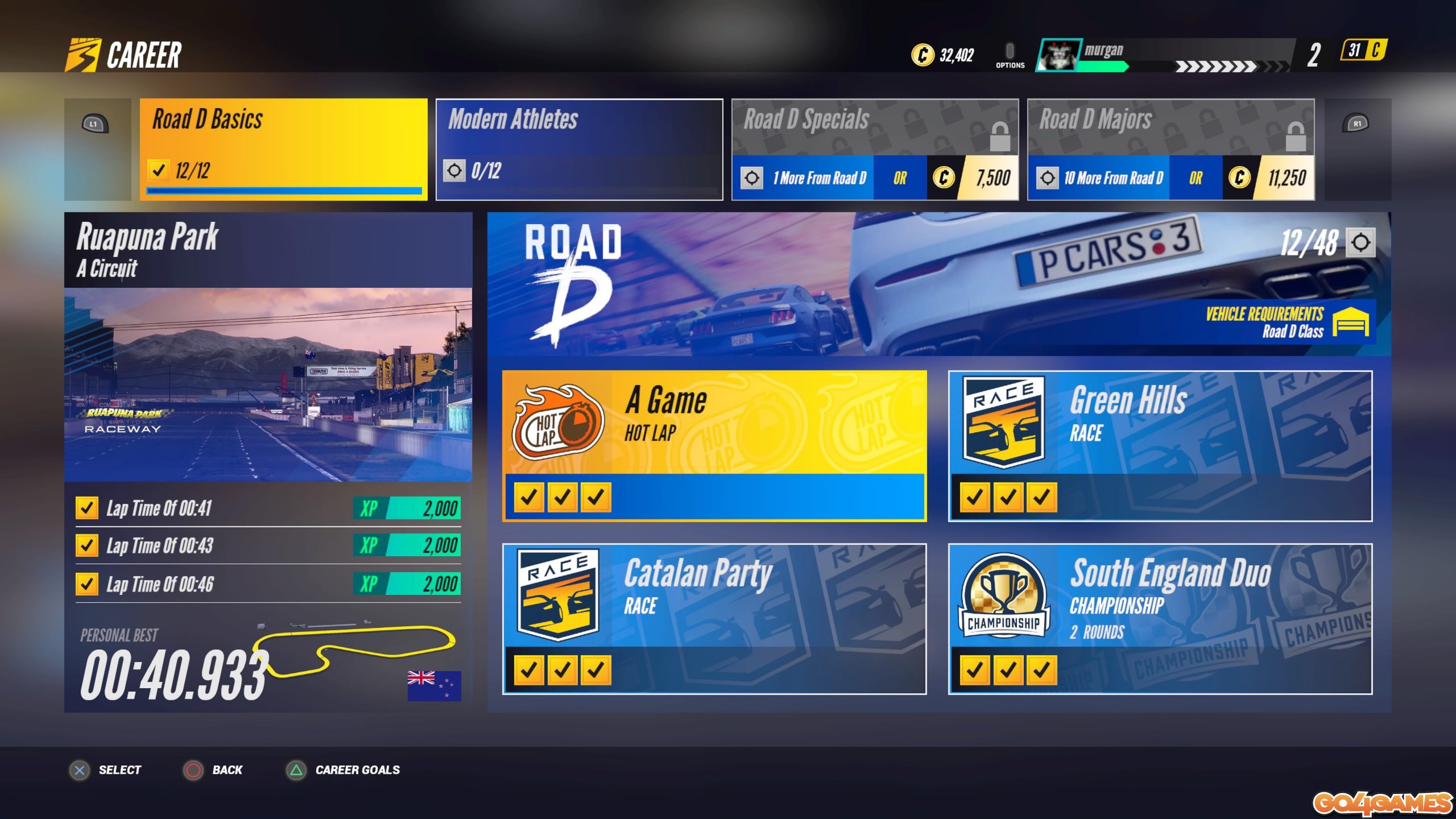Click the Select option in footer
The height and width of the screenshot is (819, 1456).
click(x=106, y=770)
